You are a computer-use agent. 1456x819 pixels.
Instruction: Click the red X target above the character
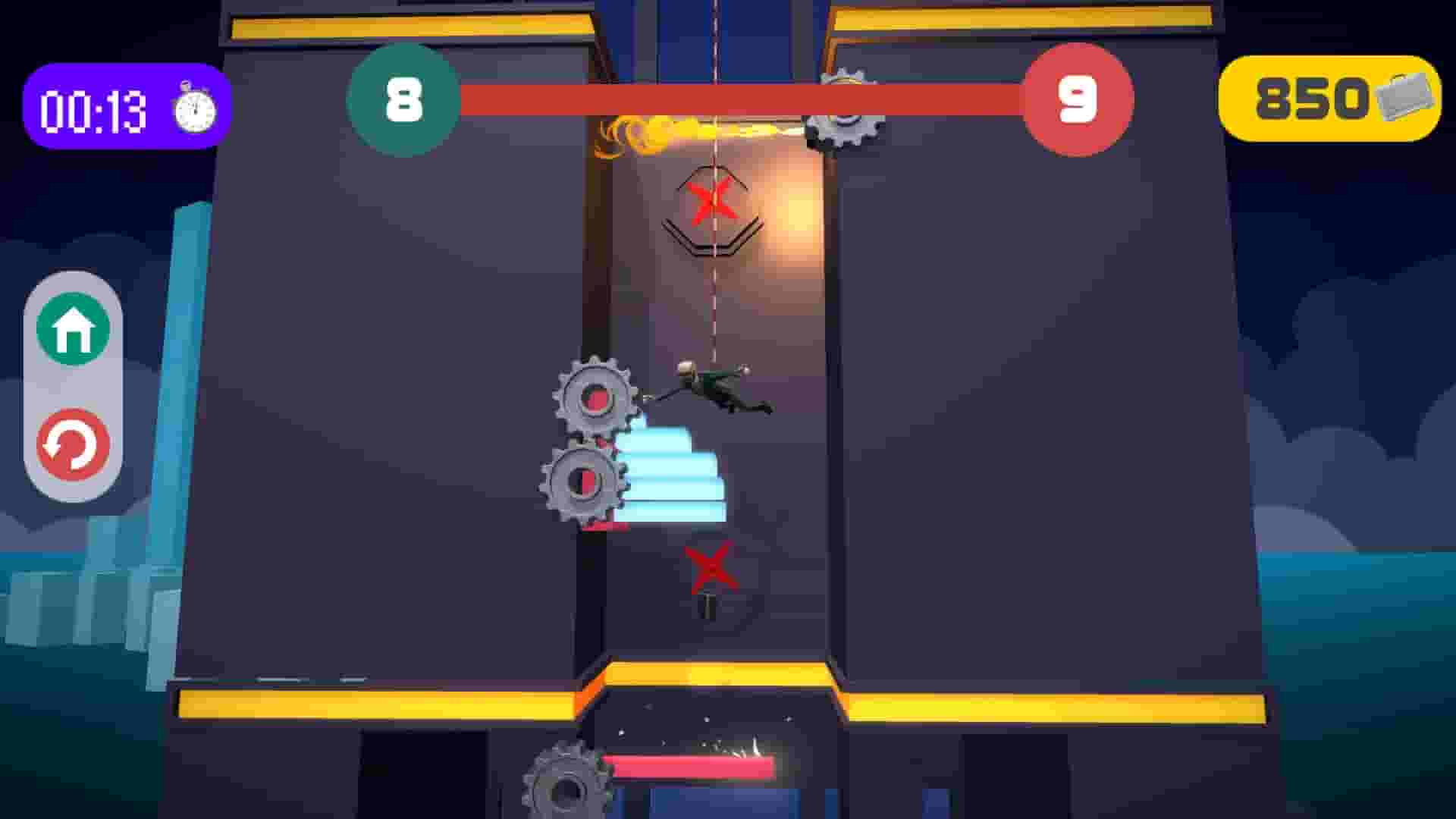point(711,201)
